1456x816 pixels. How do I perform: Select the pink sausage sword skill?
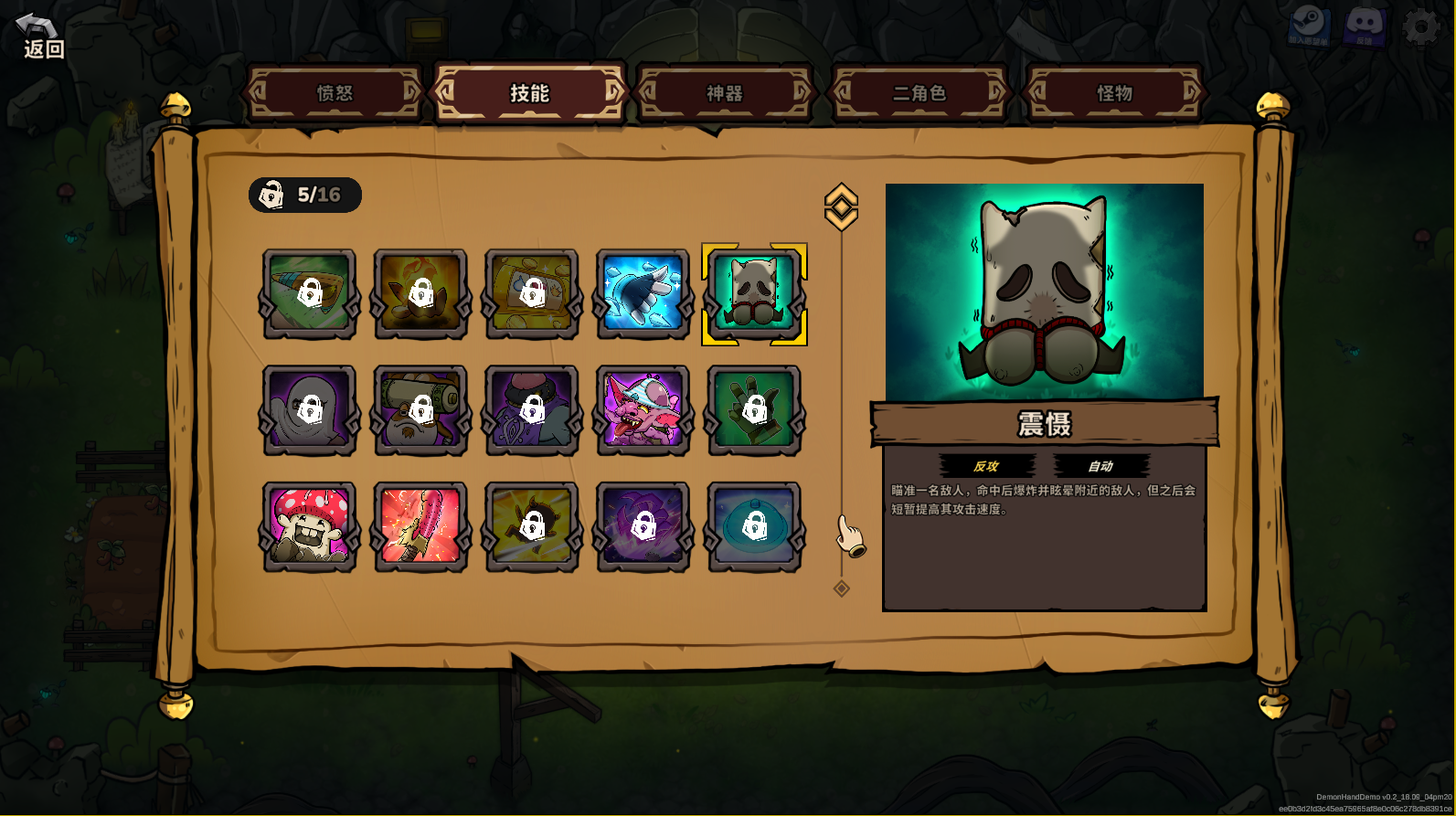(420, 527)
